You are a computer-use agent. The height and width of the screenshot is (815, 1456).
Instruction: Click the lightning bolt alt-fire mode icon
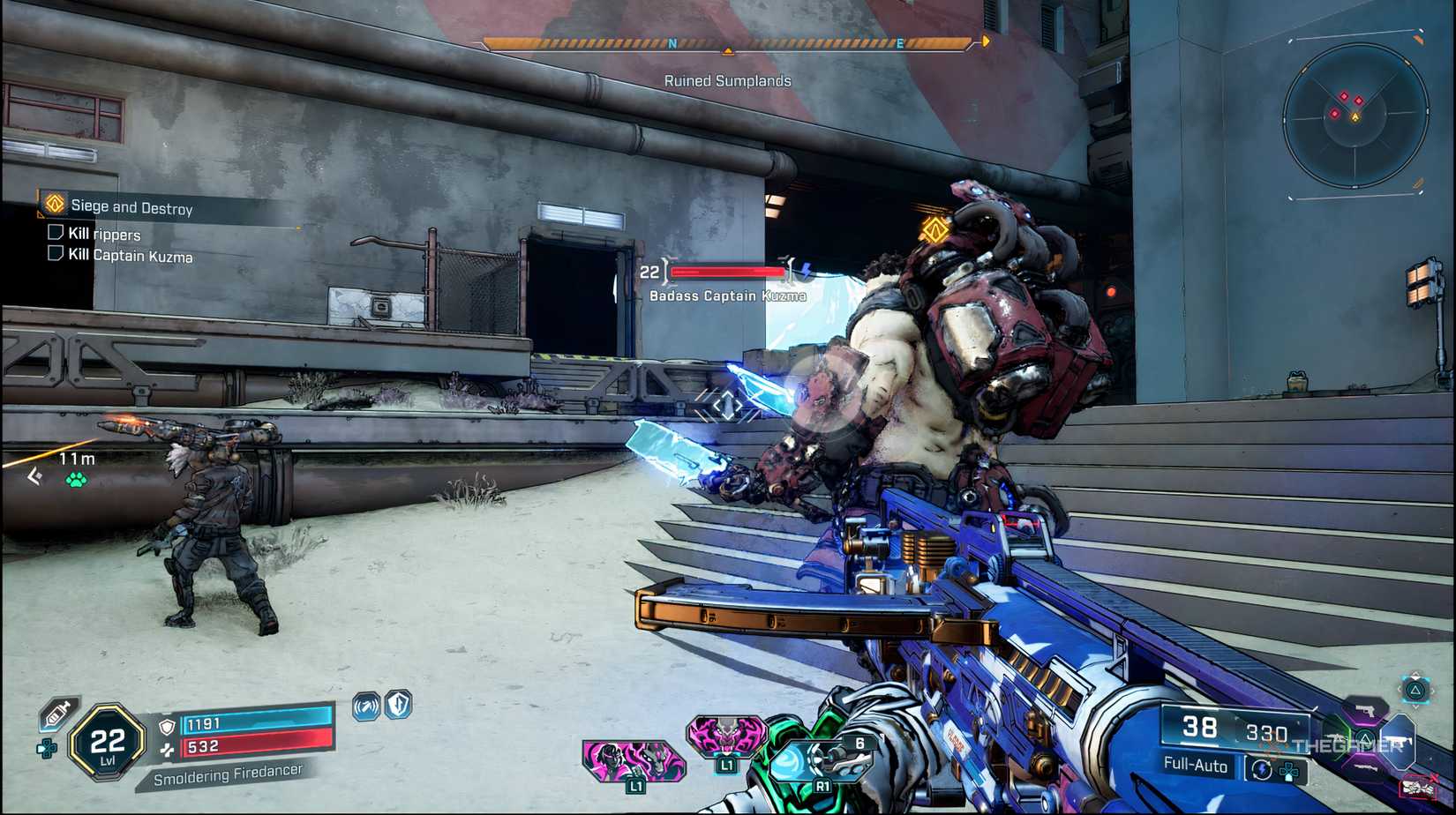pos(1261,769)
